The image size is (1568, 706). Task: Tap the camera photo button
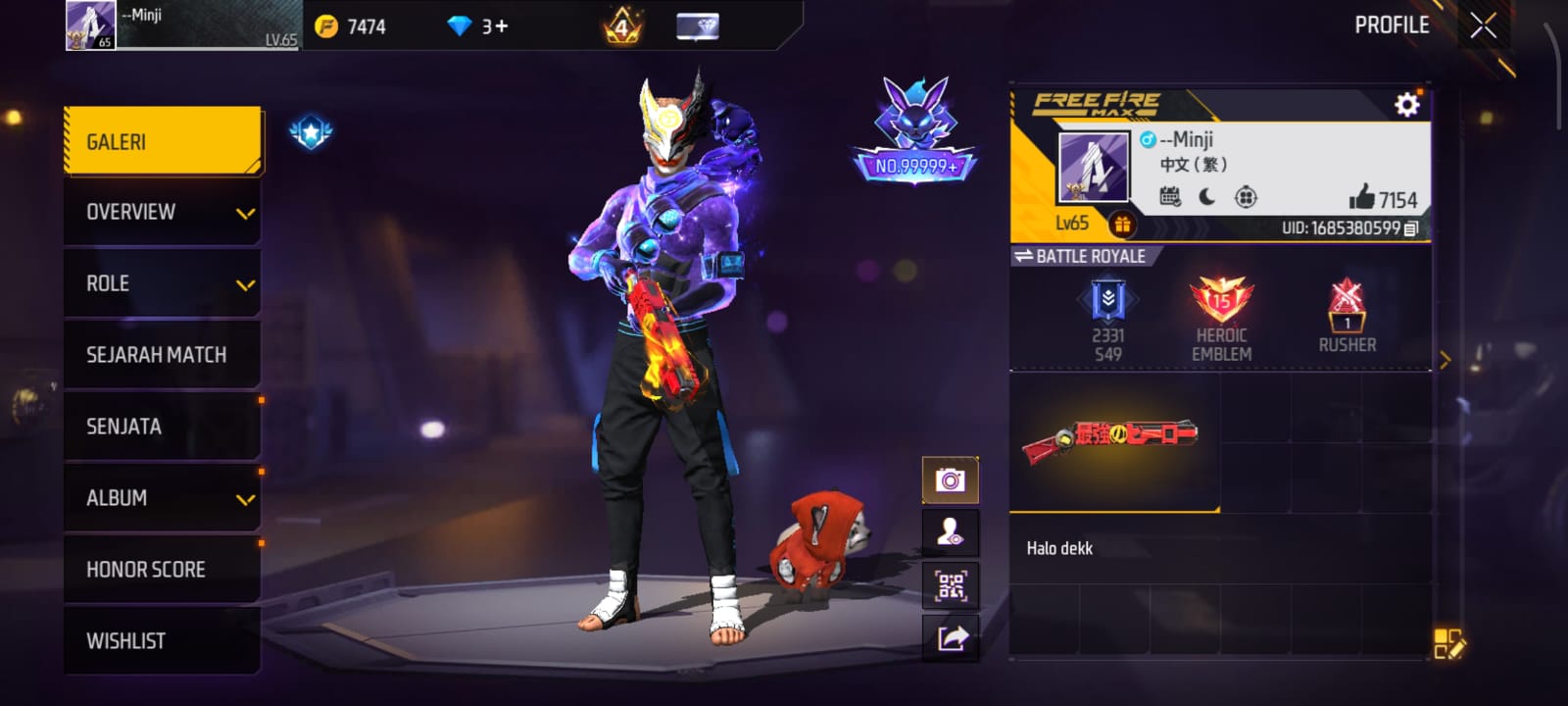click(950, 480)
